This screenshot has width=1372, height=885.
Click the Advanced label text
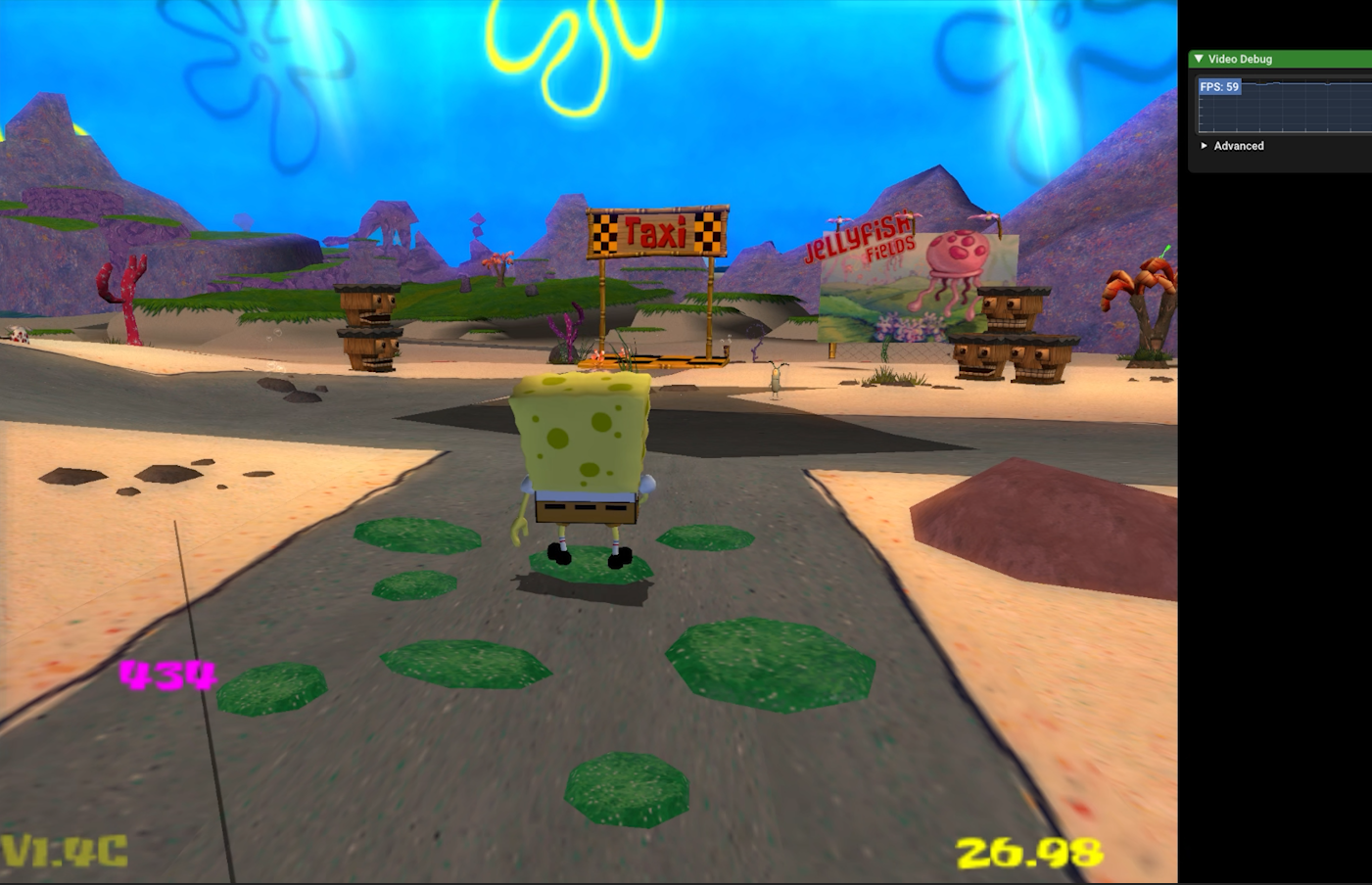[x=1239, y=146]
